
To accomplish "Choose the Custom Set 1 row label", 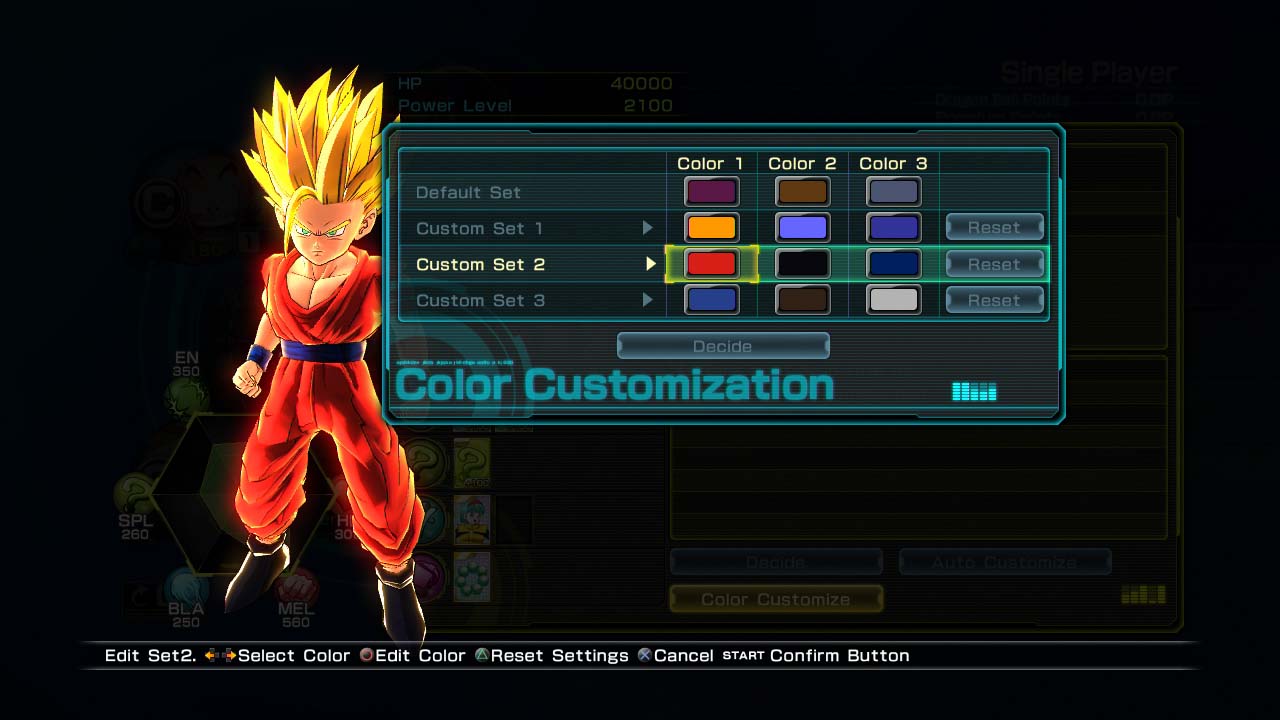I will (479, 228).
